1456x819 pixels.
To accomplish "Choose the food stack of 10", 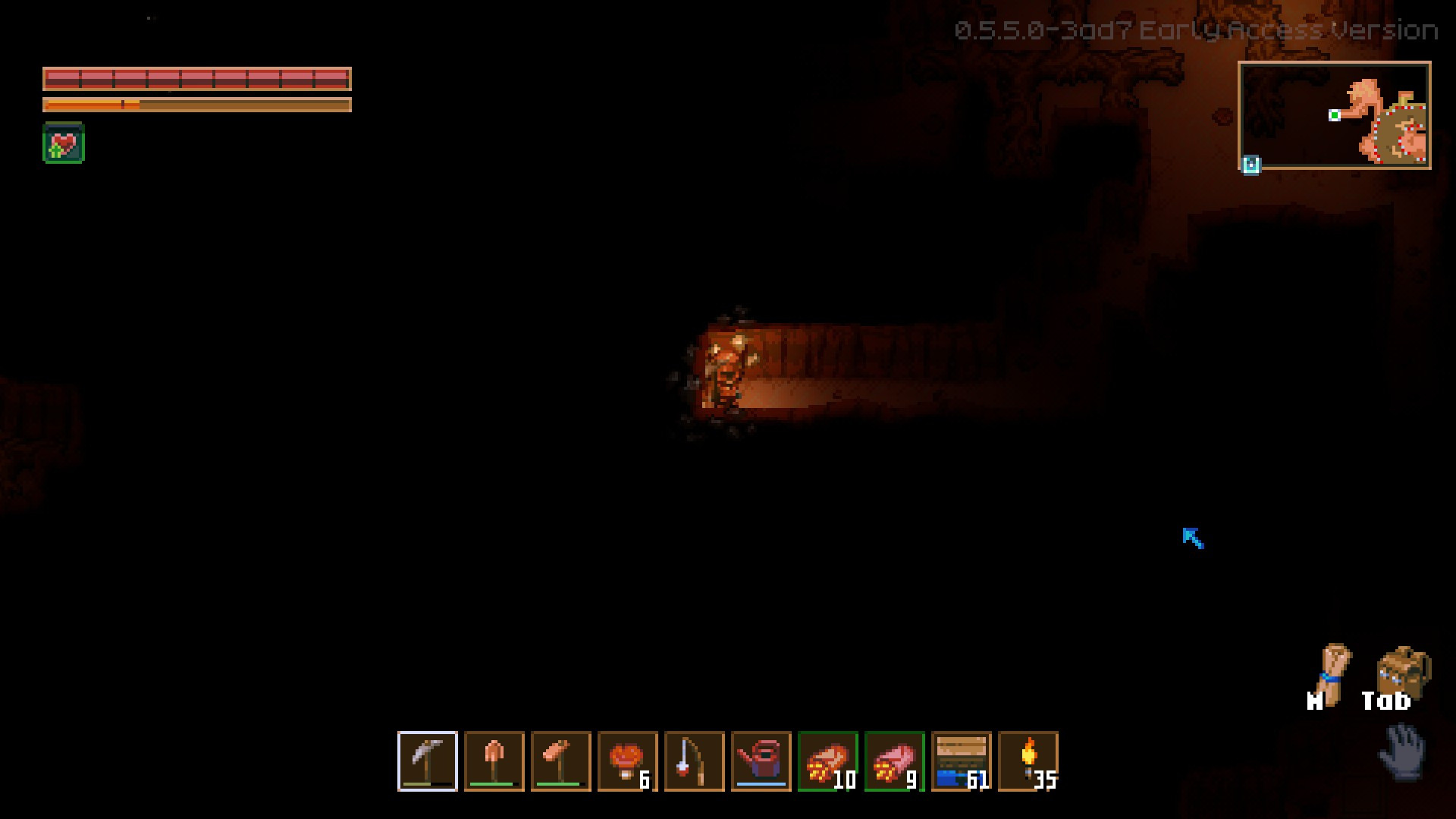I will tap(828, 761).
